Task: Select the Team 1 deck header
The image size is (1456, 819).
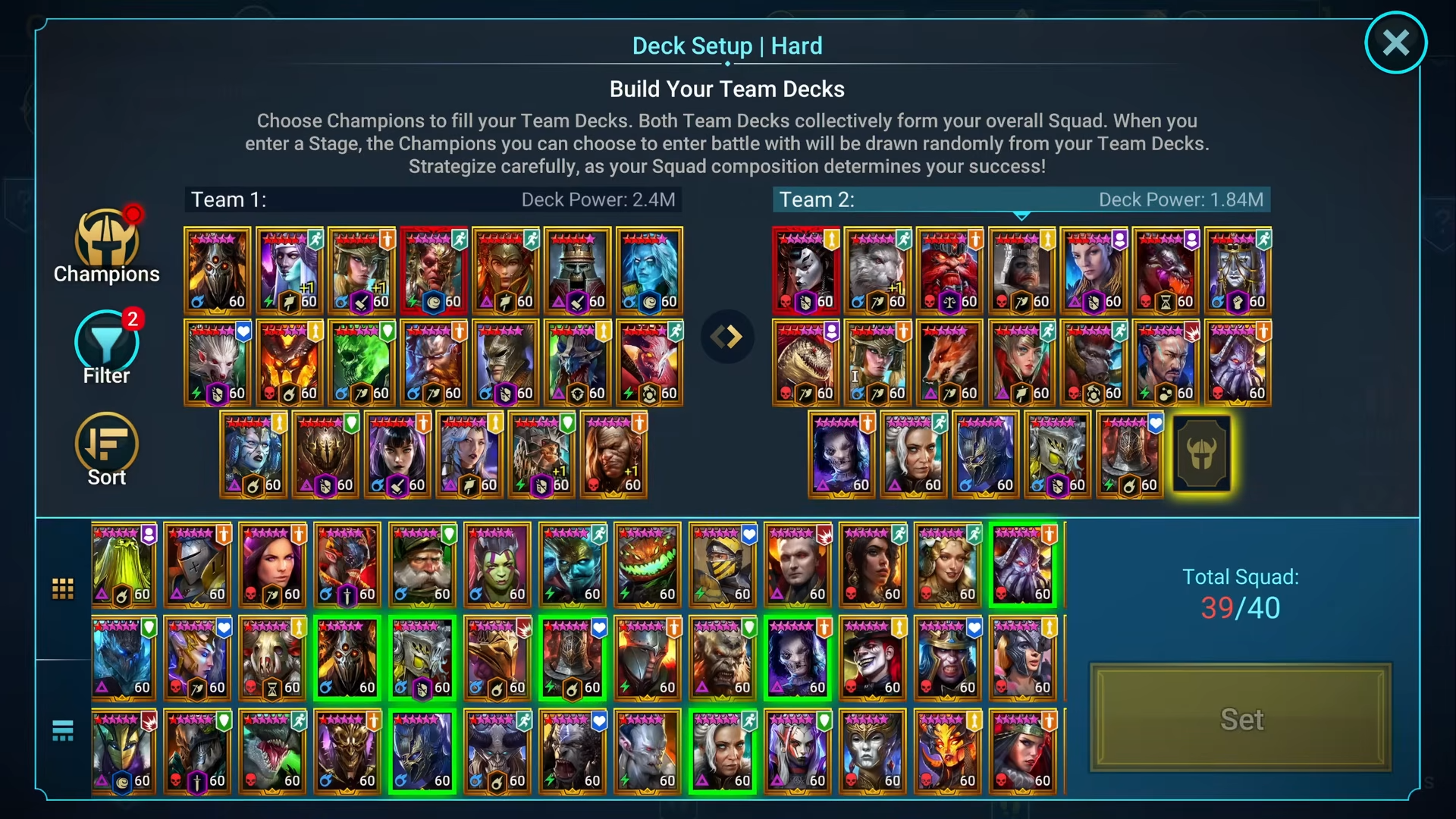Action: point(433,199)
